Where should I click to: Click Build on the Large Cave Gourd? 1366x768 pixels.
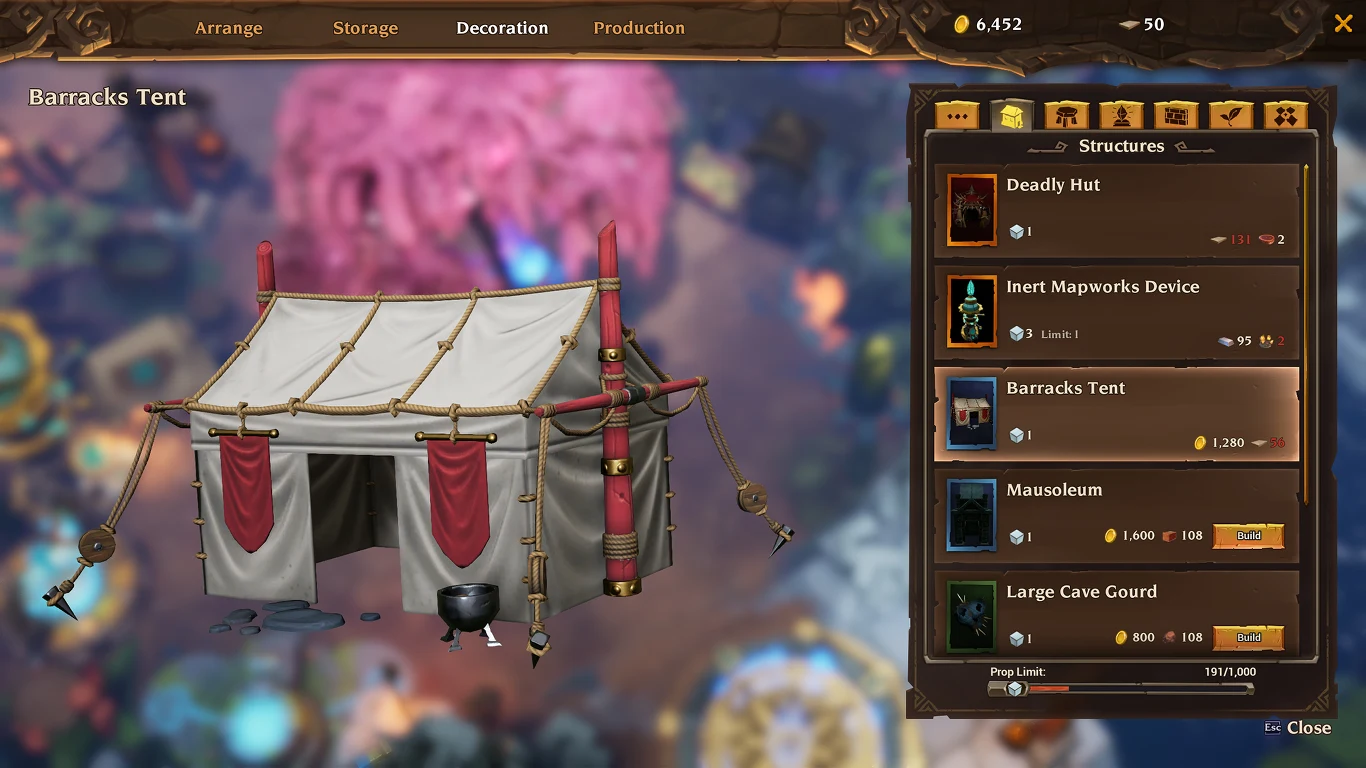point(1248,637)
